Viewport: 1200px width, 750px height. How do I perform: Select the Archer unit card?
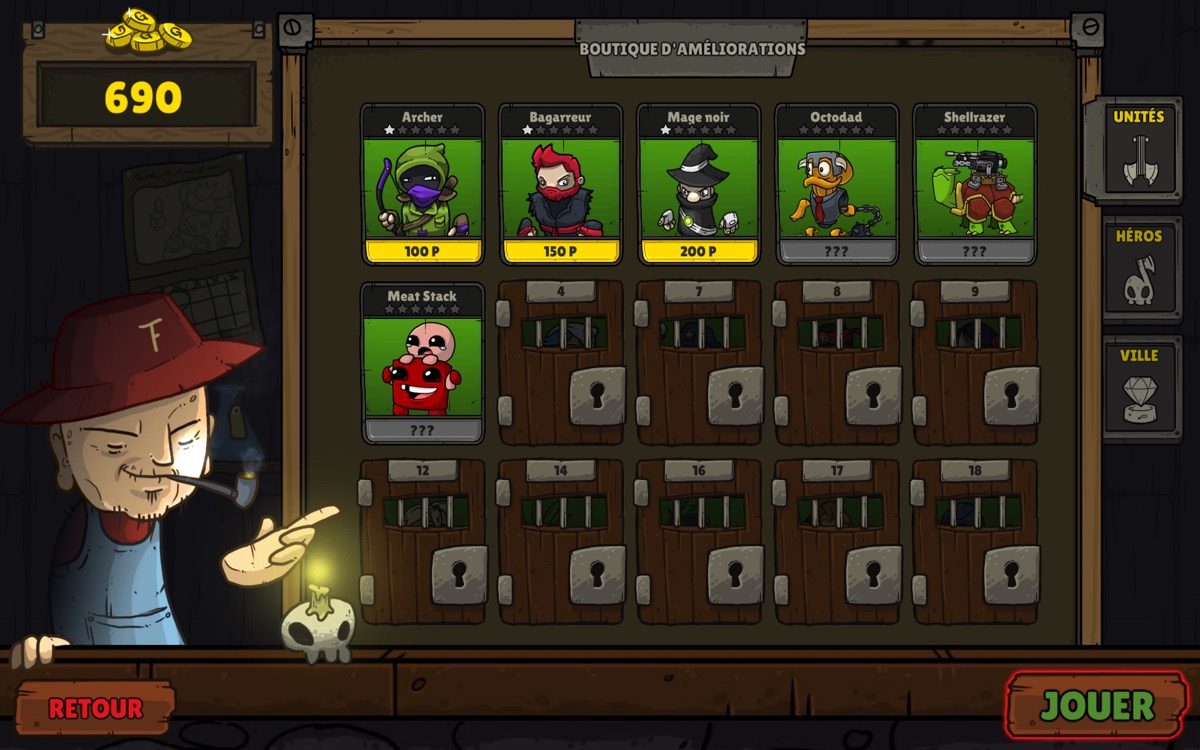(422, 186)
